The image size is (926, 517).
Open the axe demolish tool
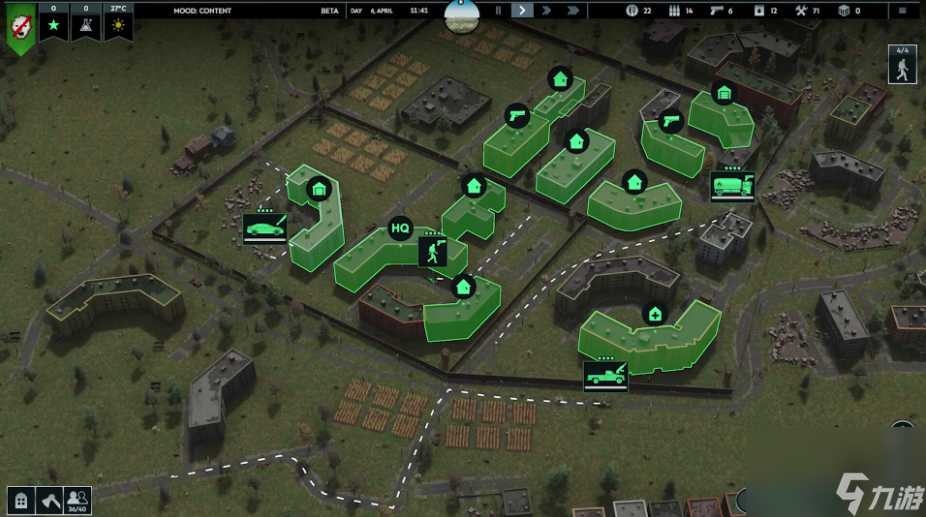click(49, 500)
